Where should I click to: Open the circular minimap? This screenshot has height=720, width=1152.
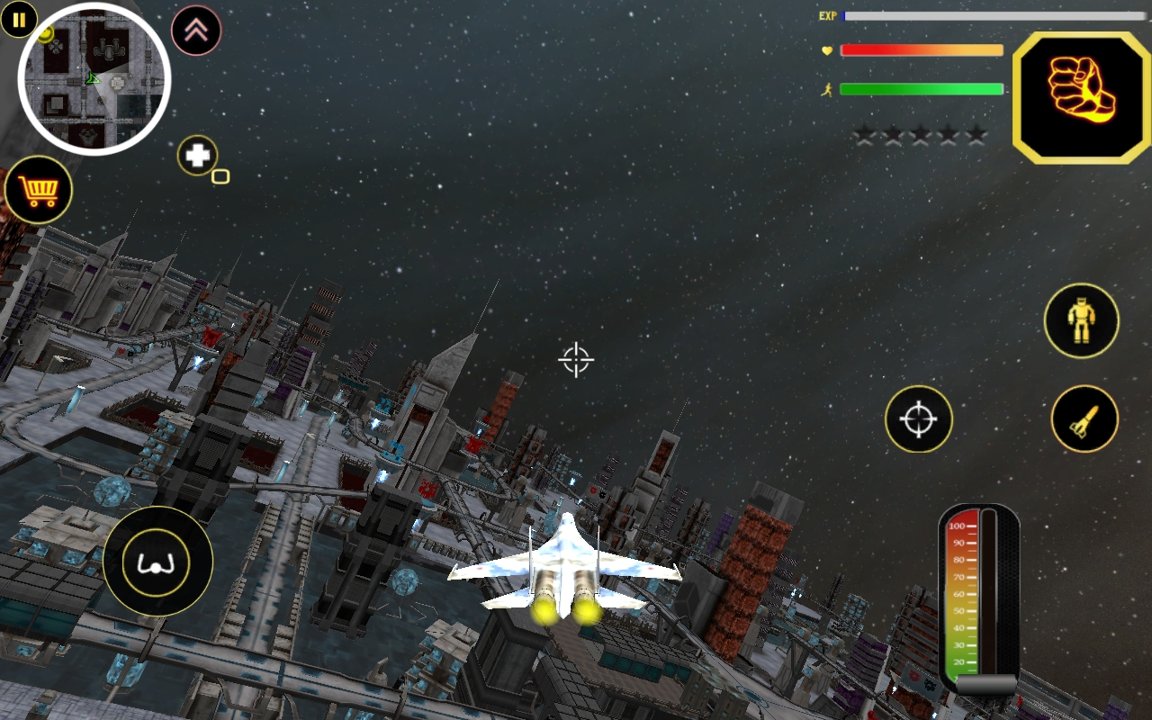click(x=94, y=79)
